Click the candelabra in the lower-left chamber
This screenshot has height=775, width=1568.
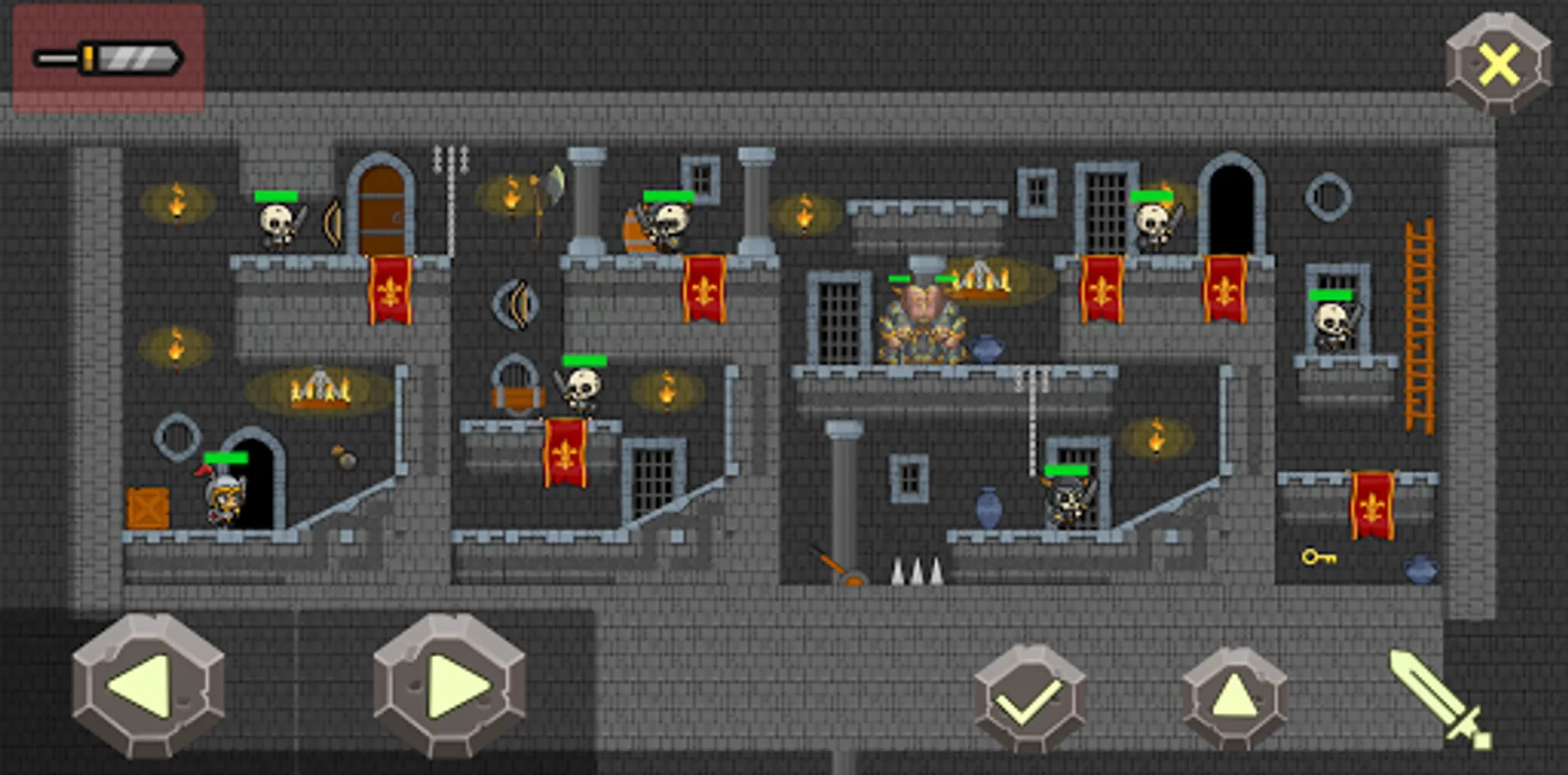coord(321,390)
